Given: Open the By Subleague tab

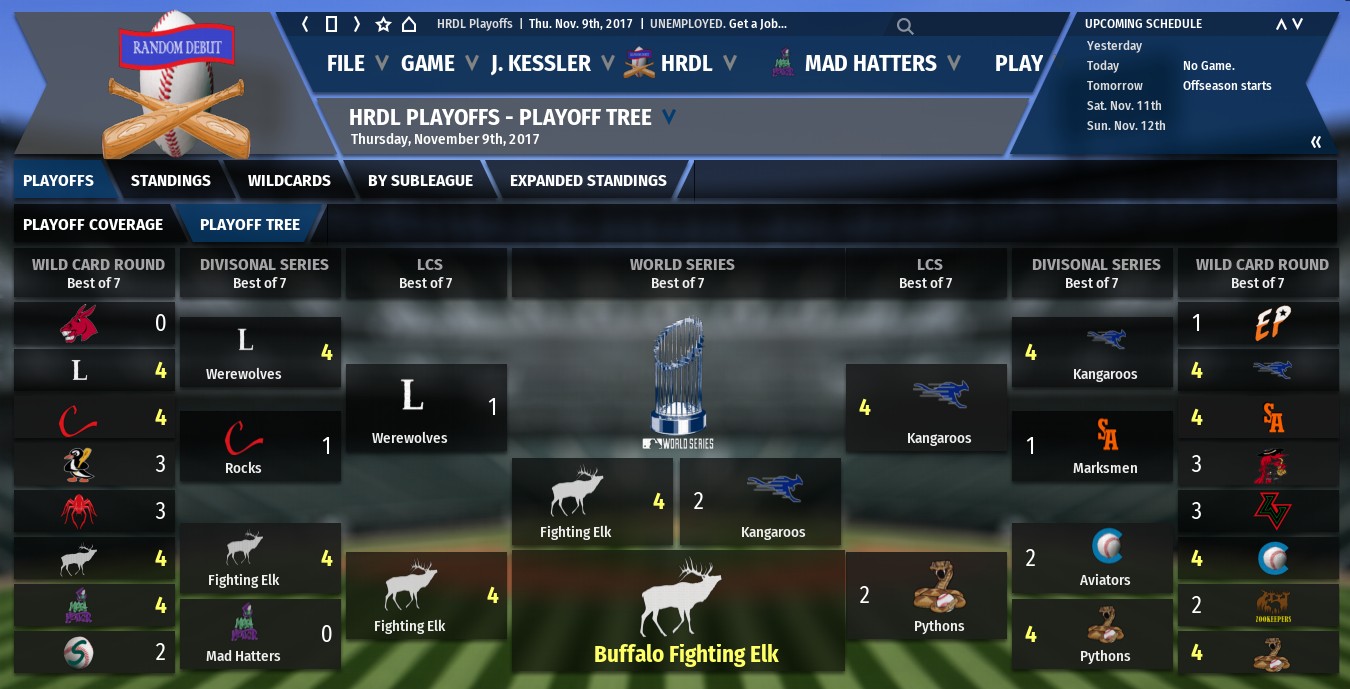Looking at the screenshot, I should coord(420,180).
